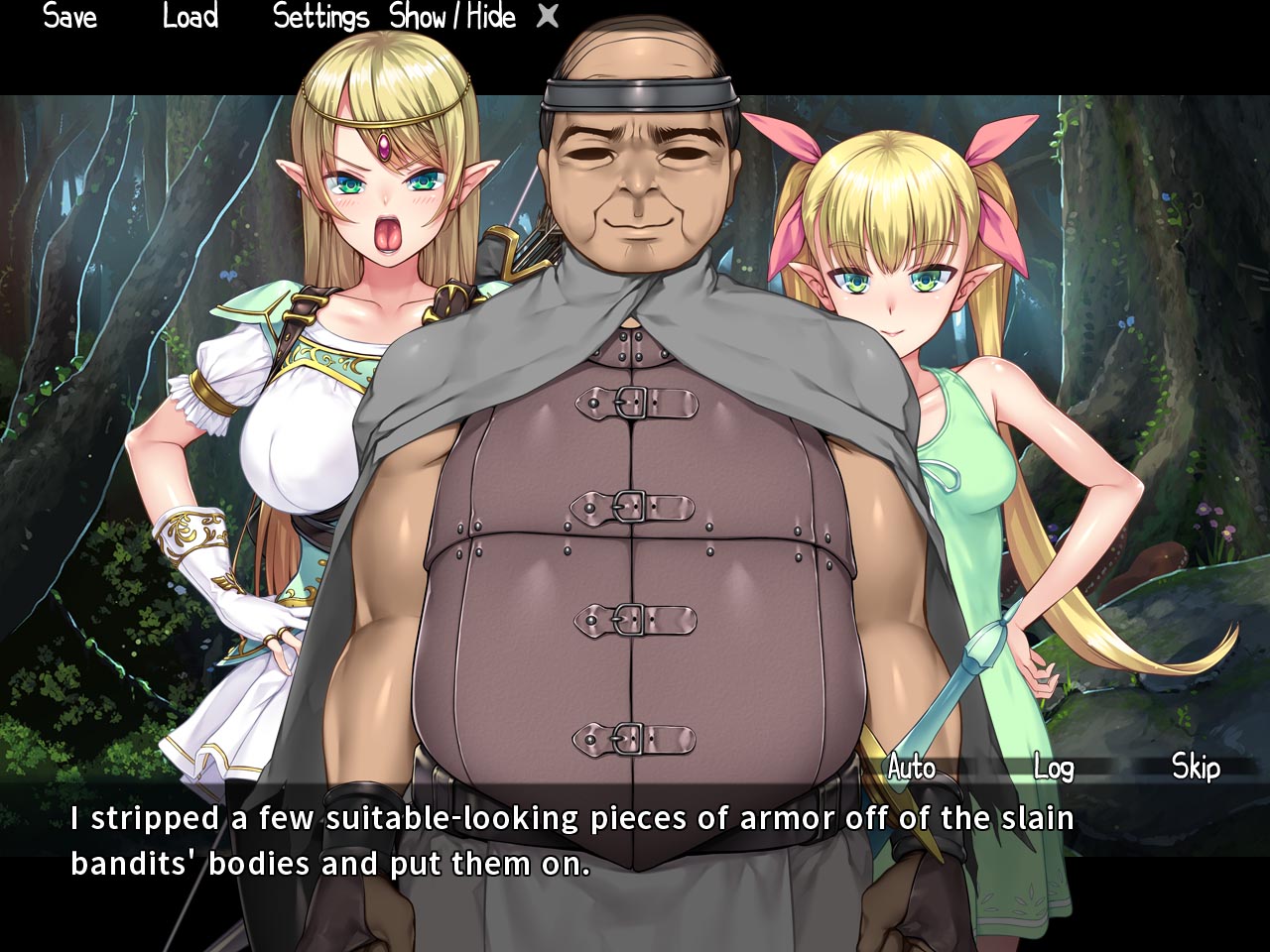Open the Load menu
Image resolution: width=1270 pixels, height=952 pixels.
pos(190,17)
